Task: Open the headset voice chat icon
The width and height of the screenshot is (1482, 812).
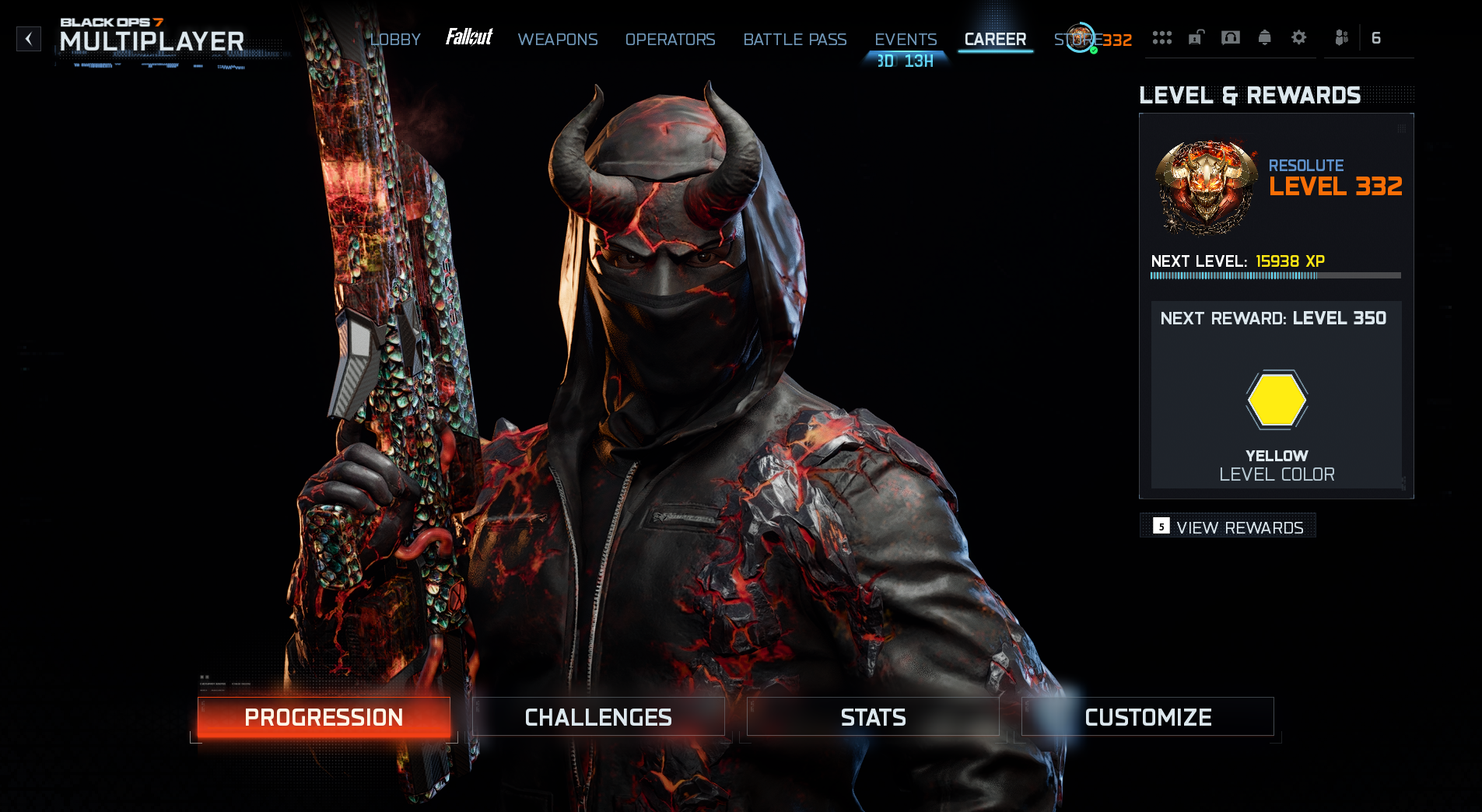Action: coord(1231,38)
